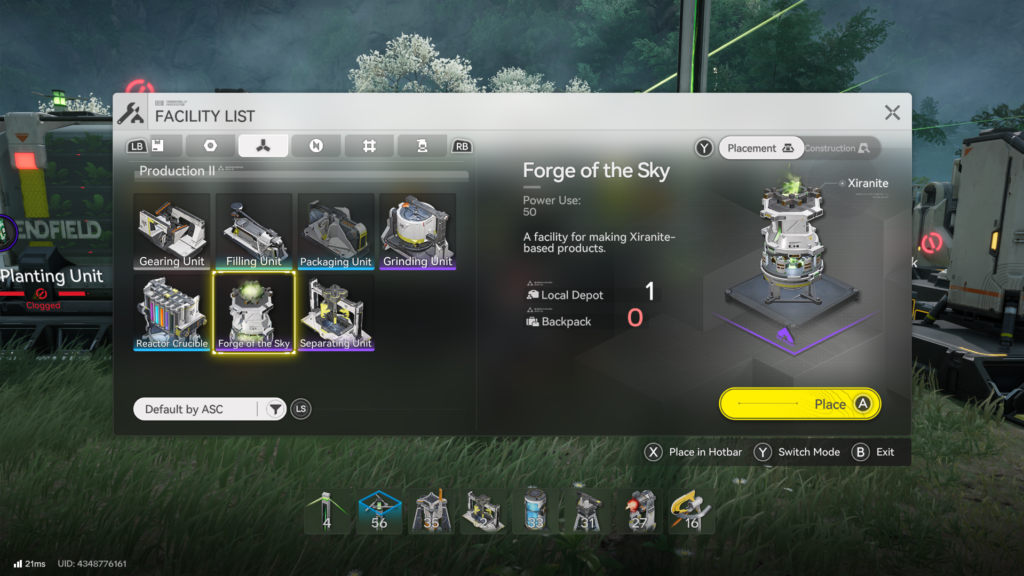Select the Gearing Unit facility

[x=172, y=232]
